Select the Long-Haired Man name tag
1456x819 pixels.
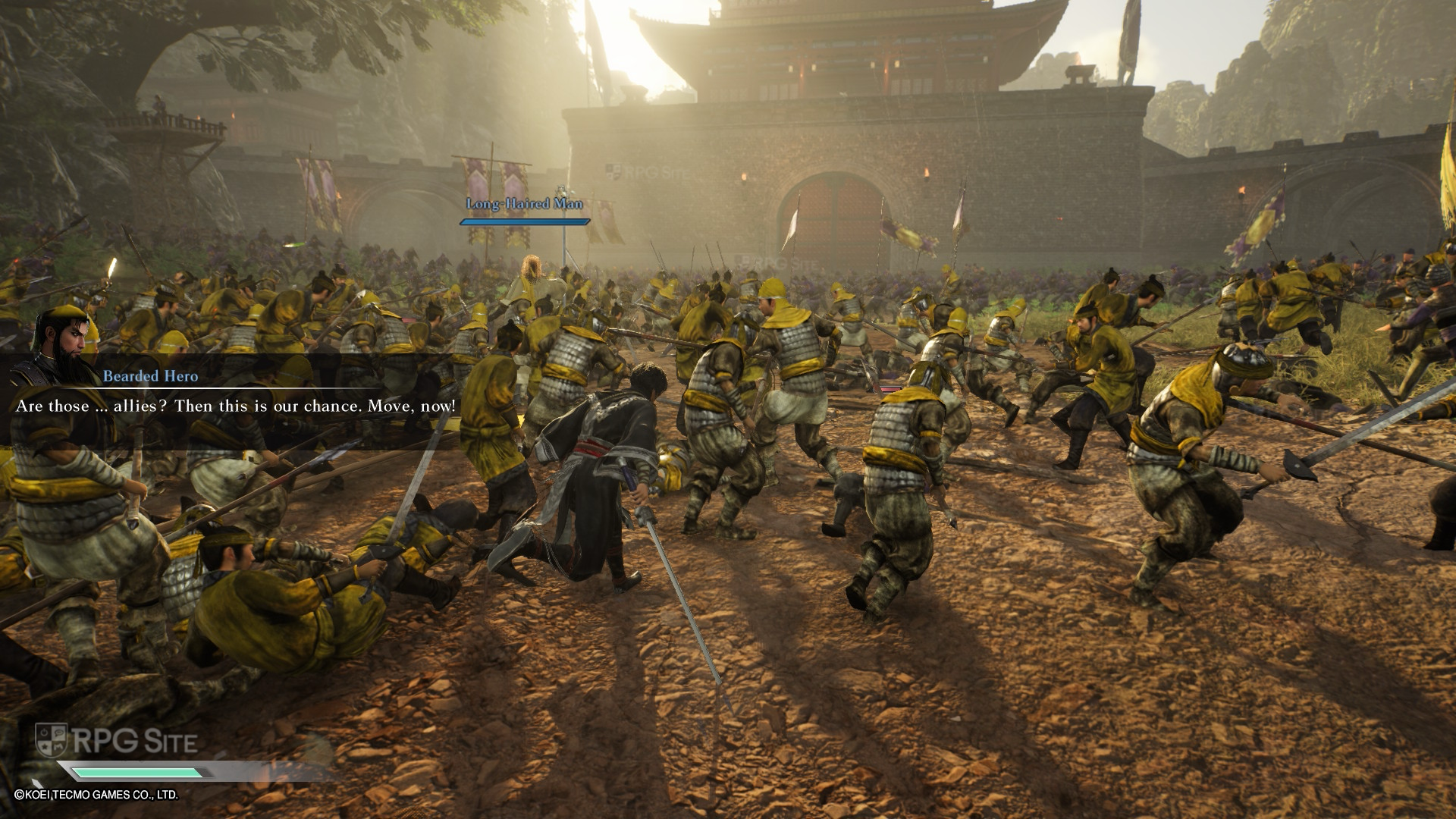(x=524, y=203)
